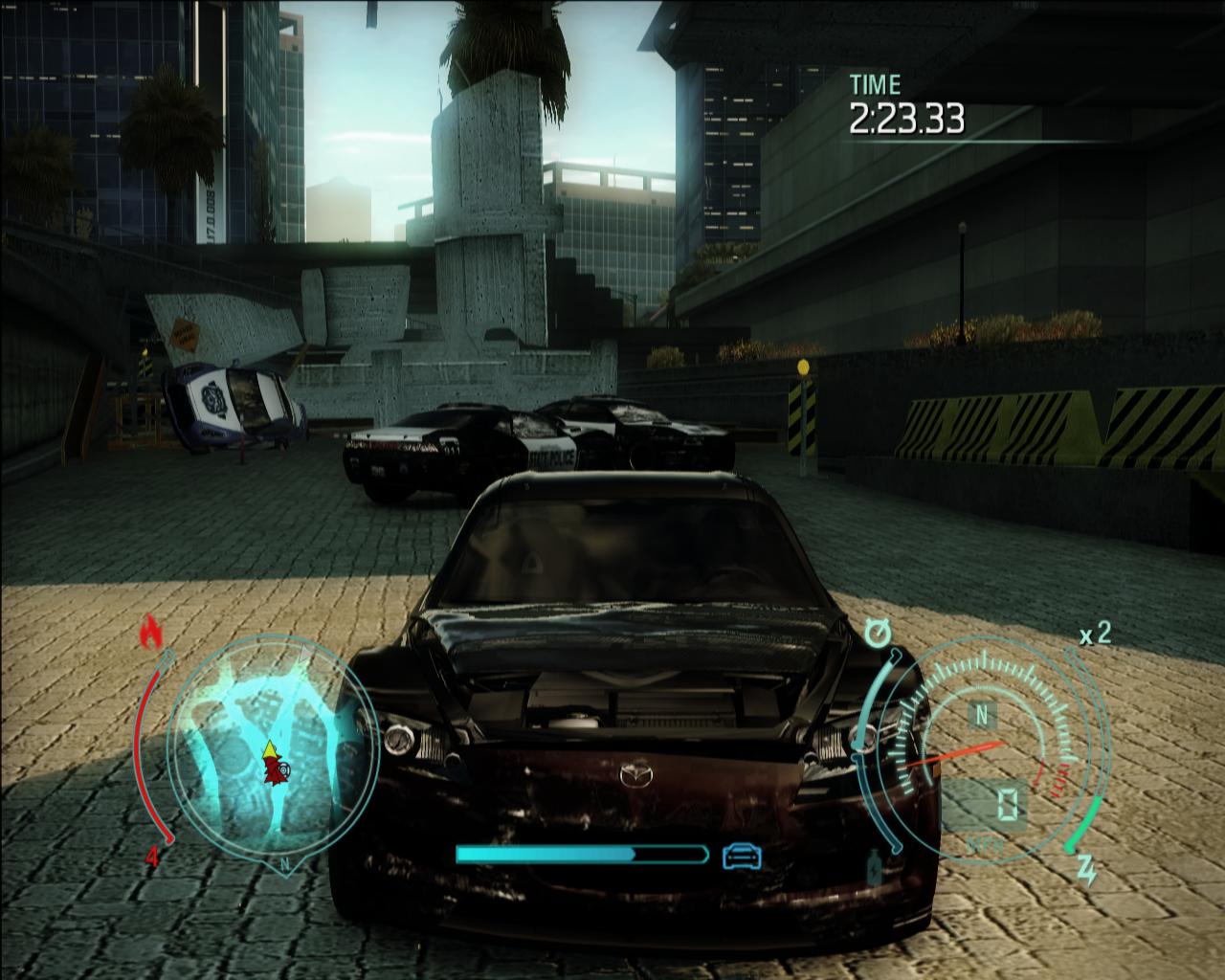Click the yellow player arrow on minimap
This screenshot has width=1225, height=980.
coord(271,747)
